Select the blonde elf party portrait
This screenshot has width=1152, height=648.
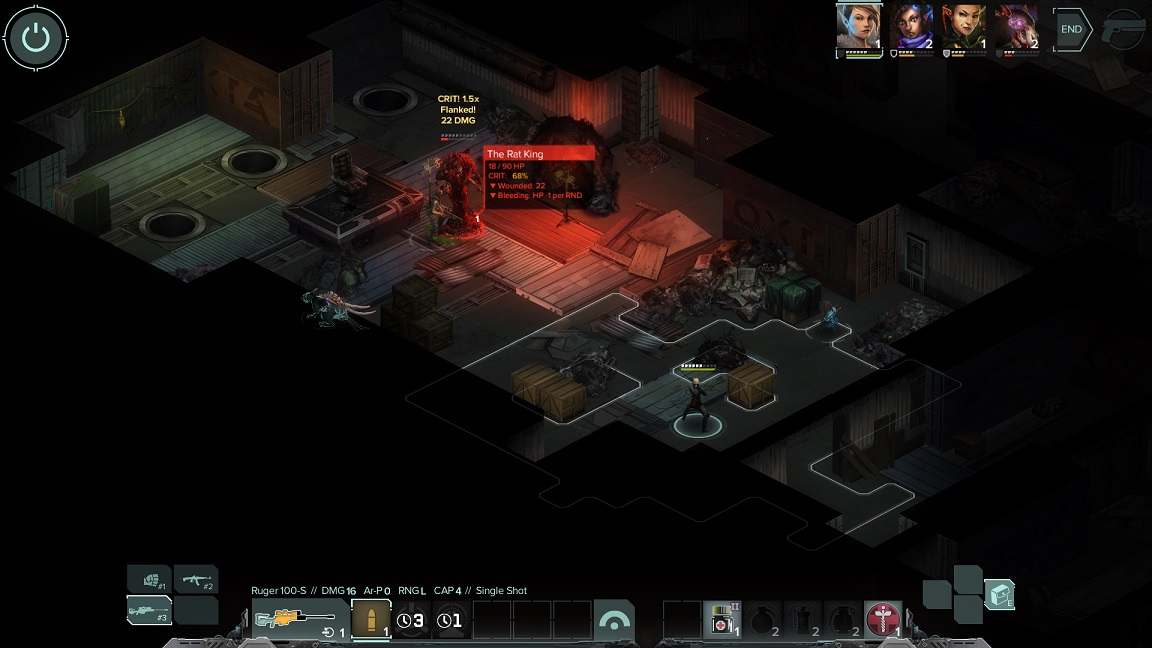click(x=858, y=27)
